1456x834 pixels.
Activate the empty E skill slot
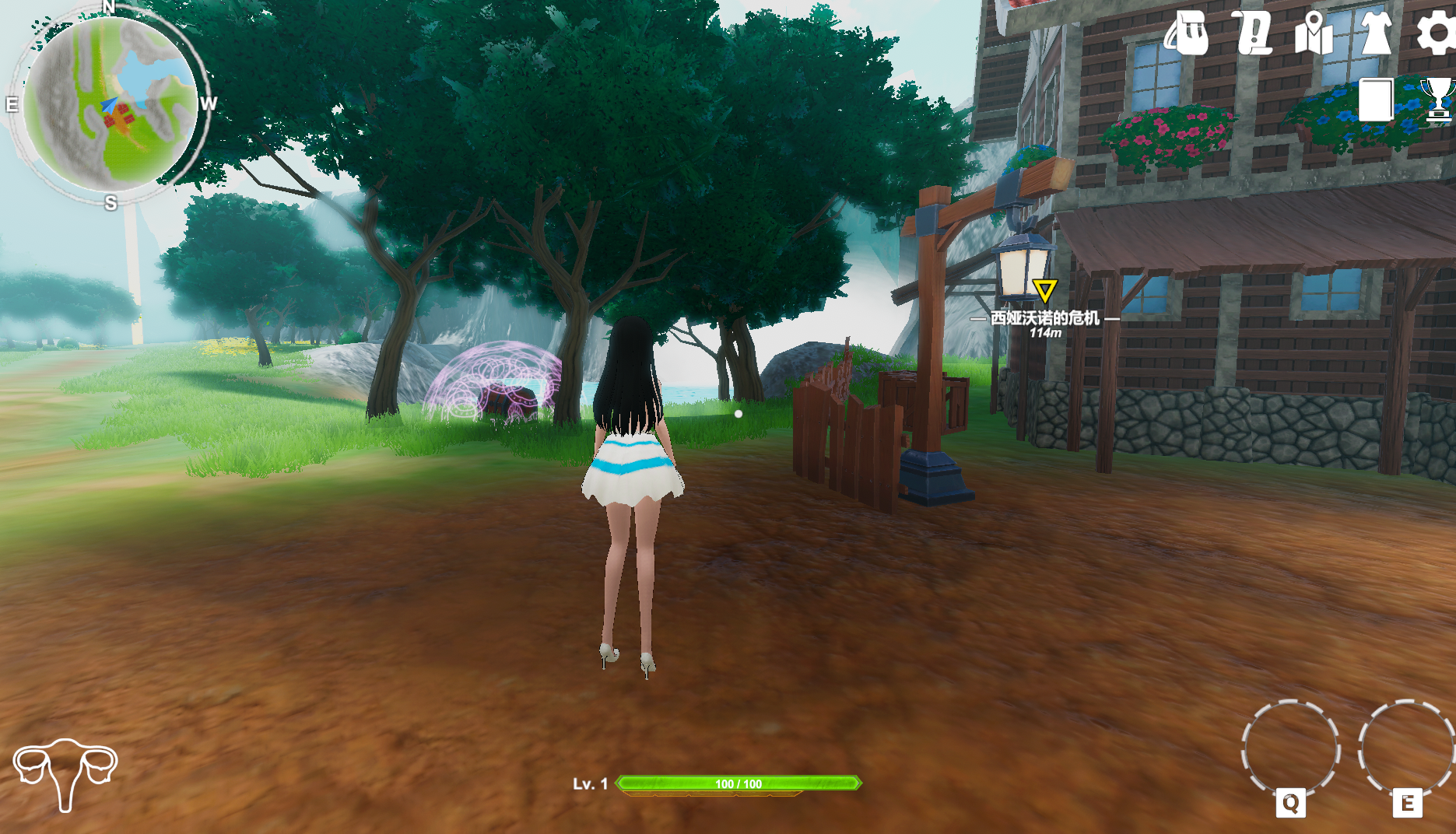point(1406,749)
